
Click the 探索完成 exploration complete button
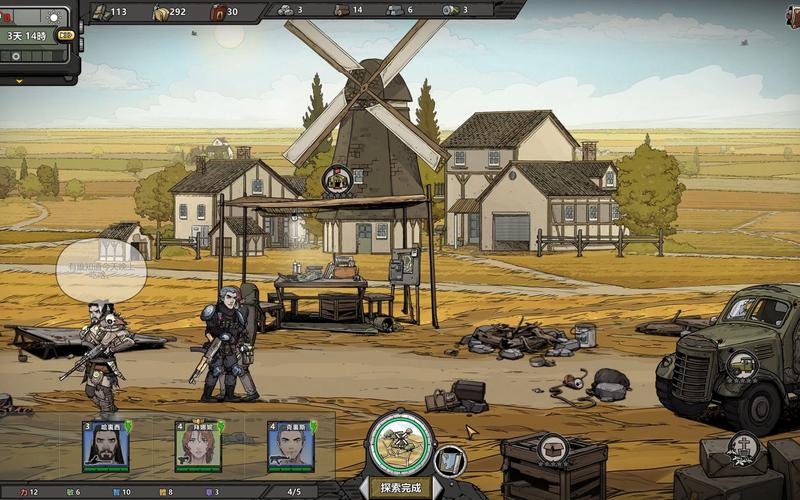coord(401,488)
